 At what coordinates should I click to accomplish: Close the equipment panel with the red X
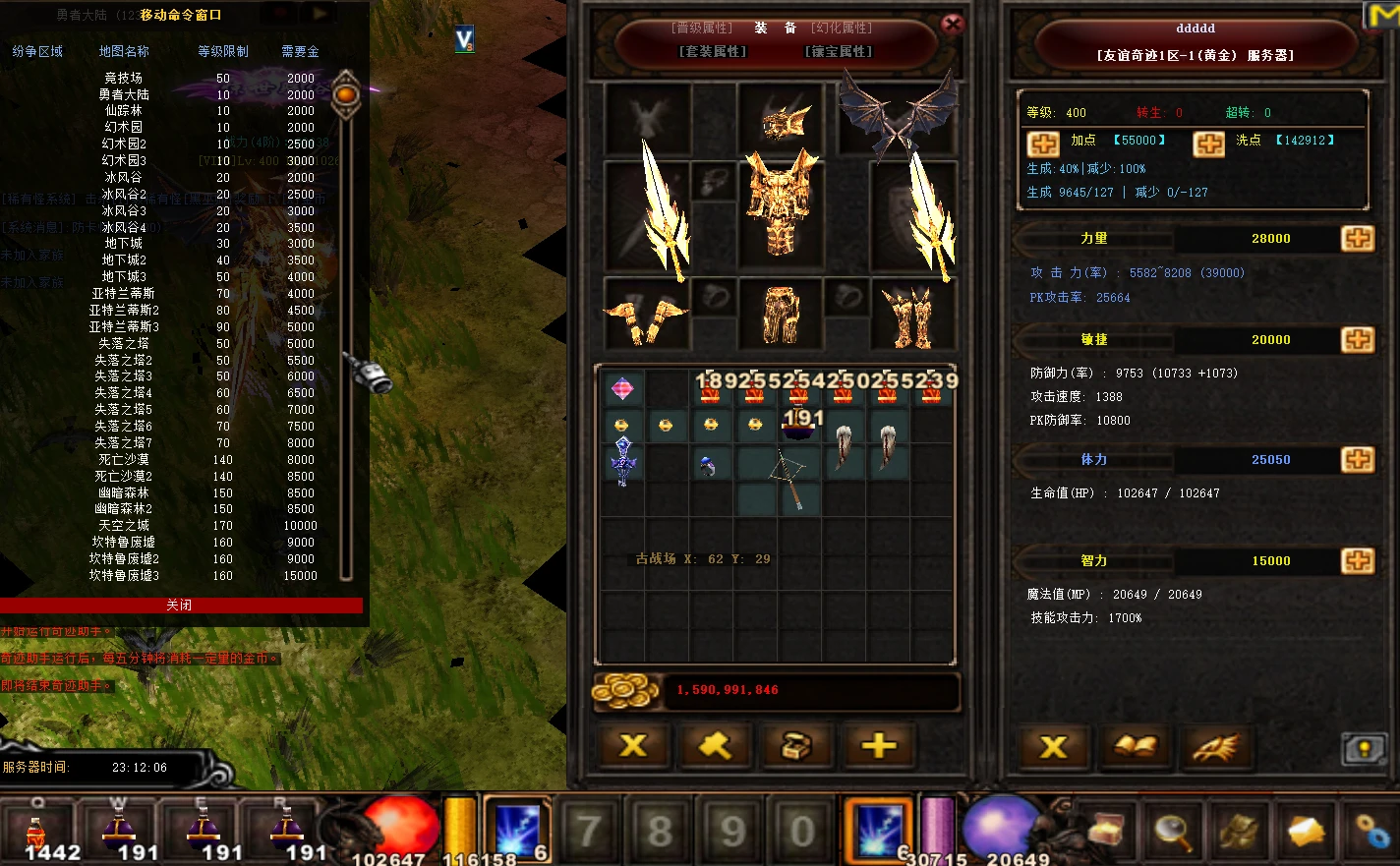tap(952, 25)
